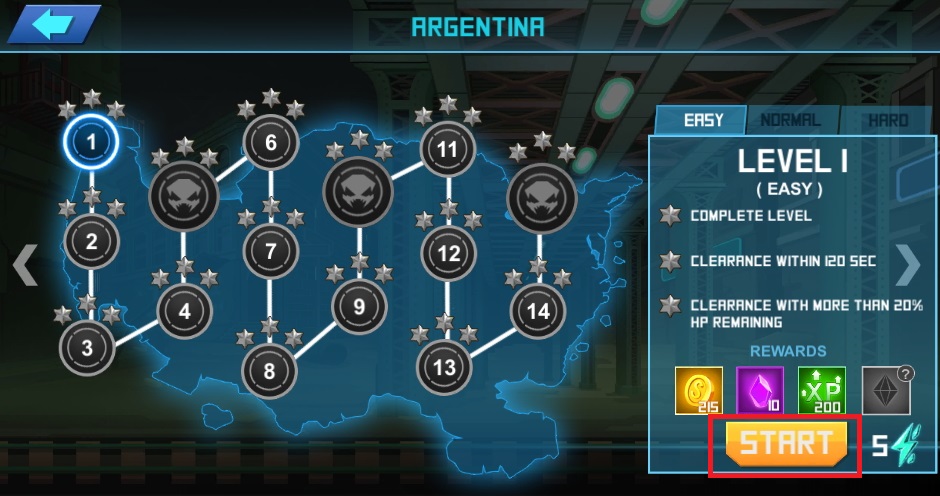This screenshot has width=940, height=496.
Task: Select level 11 node
Action: [447, 150]
